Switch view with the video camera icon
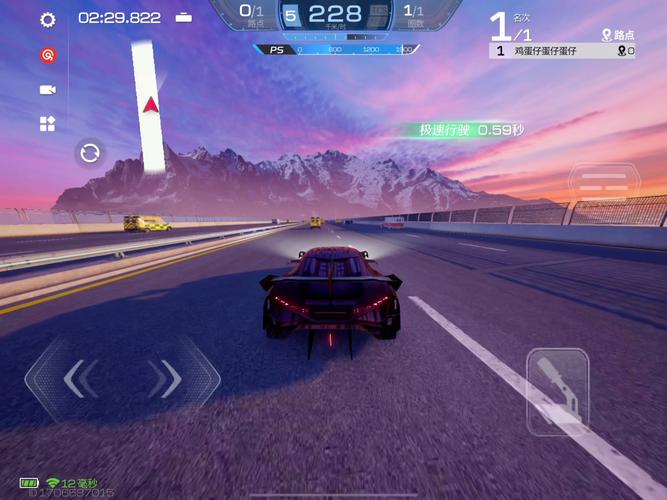This screenshot has height=500, width=667. point(47,90)
